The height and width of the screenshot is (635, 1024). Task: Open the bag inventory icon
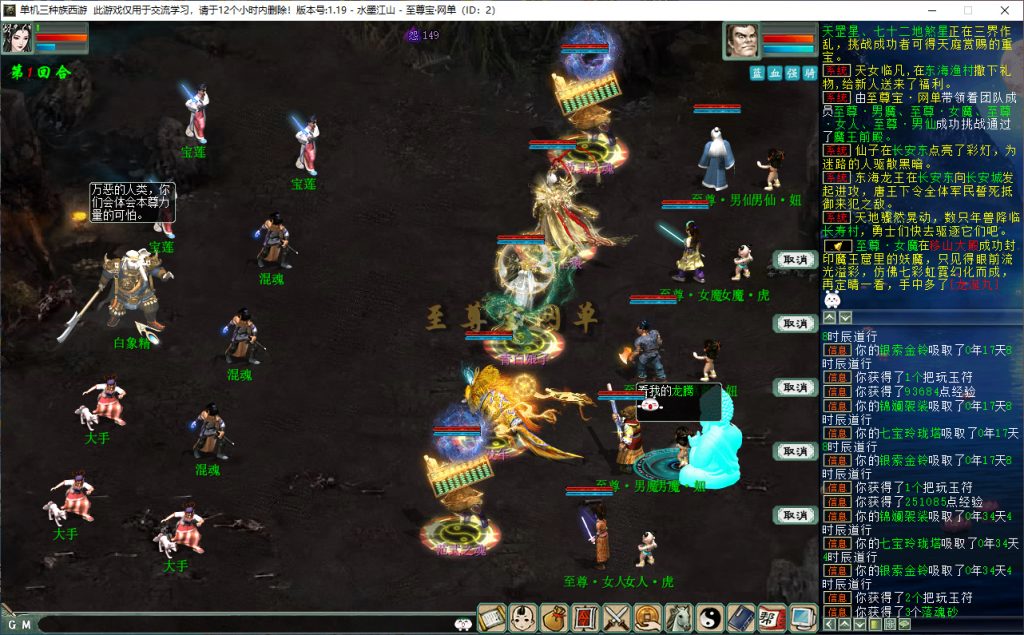(554, 618)
